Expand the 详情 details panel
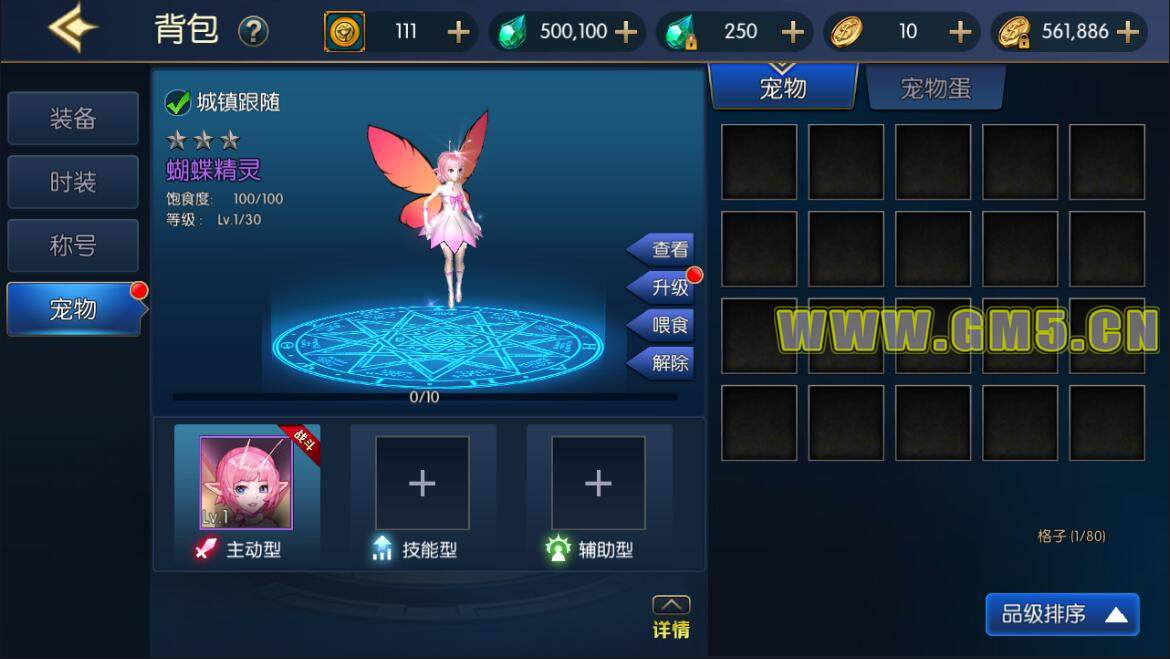The height and width of the screenshot is (659, 1170). pyautogui.click(x=671, y=618)
